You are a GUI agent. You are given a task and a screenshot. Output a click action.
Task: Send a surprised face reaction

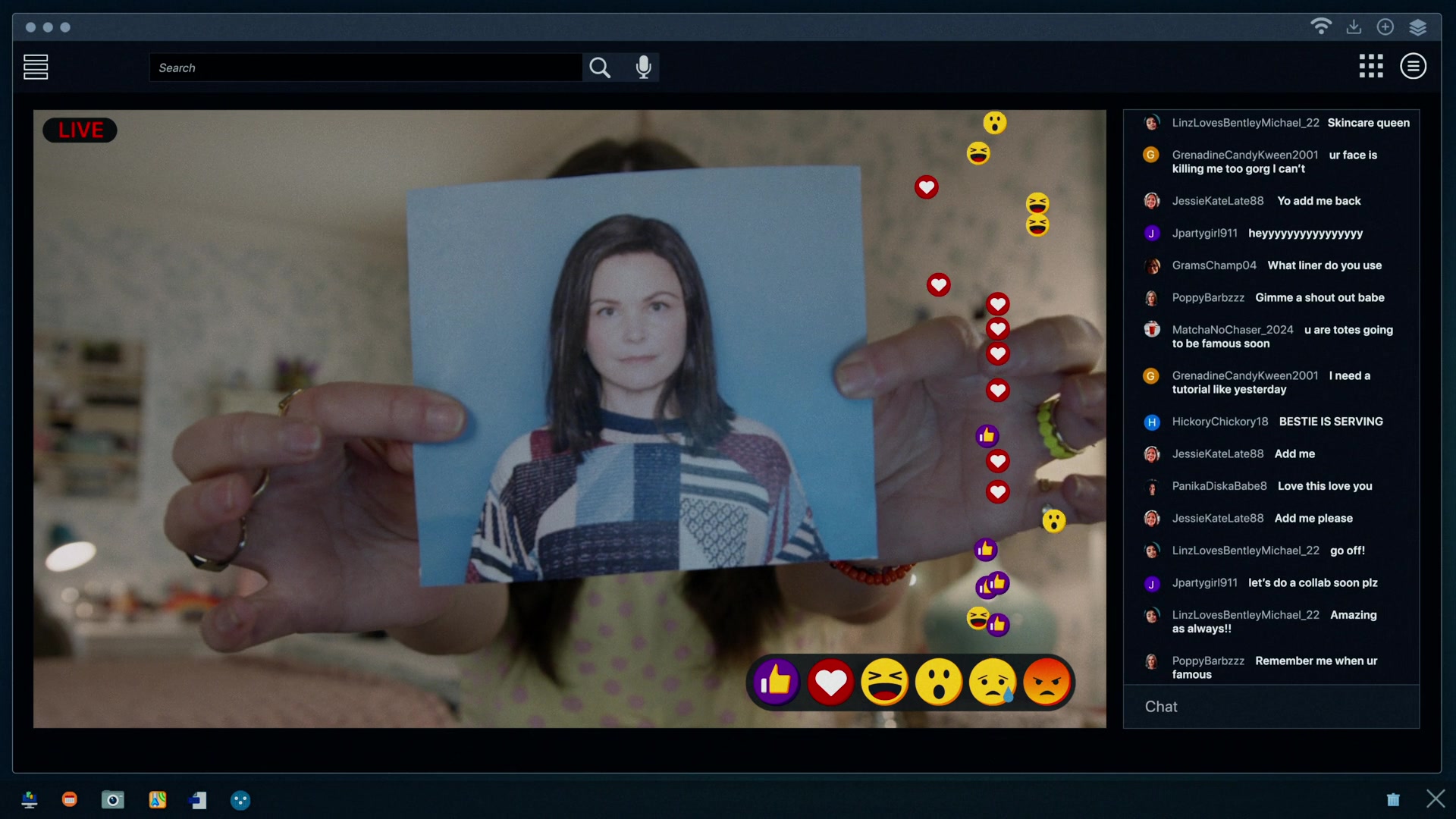pyautogui.click(x=938, y=682)
